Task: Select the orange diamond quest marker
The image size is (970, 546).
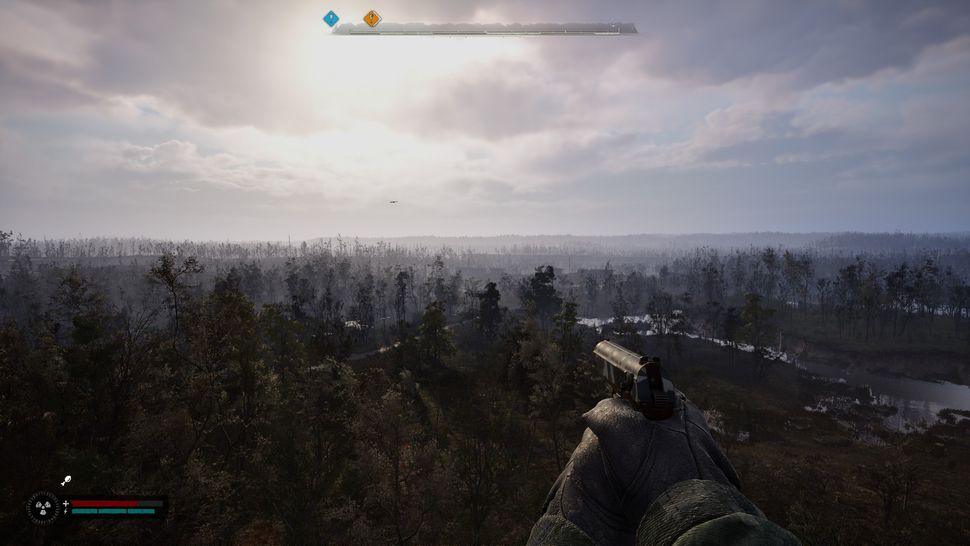Action: 372,18
